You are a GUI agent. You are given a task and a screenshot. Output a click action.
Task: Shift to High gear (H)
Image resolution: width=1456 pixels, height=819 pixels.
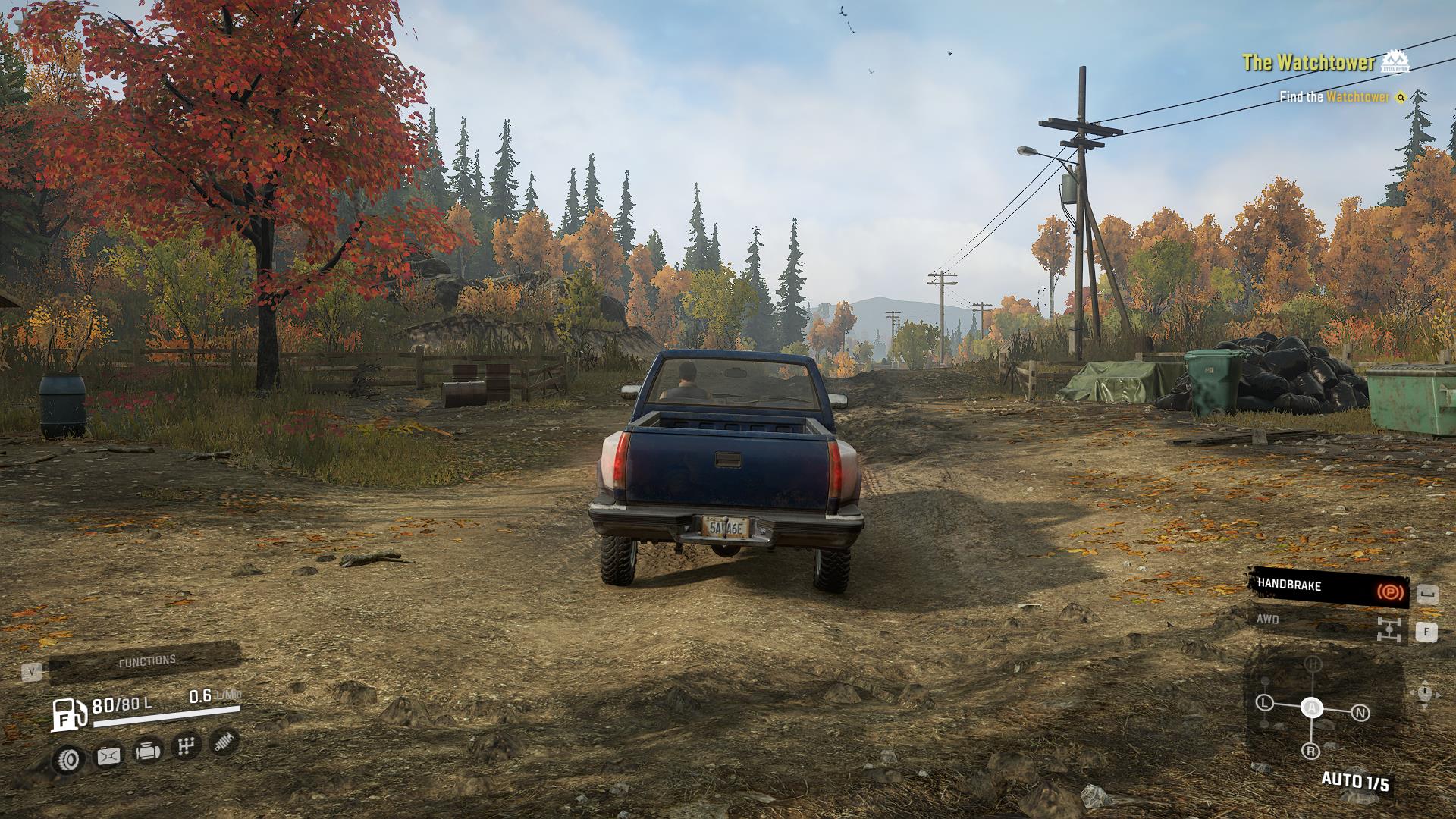pos(1313,664)
